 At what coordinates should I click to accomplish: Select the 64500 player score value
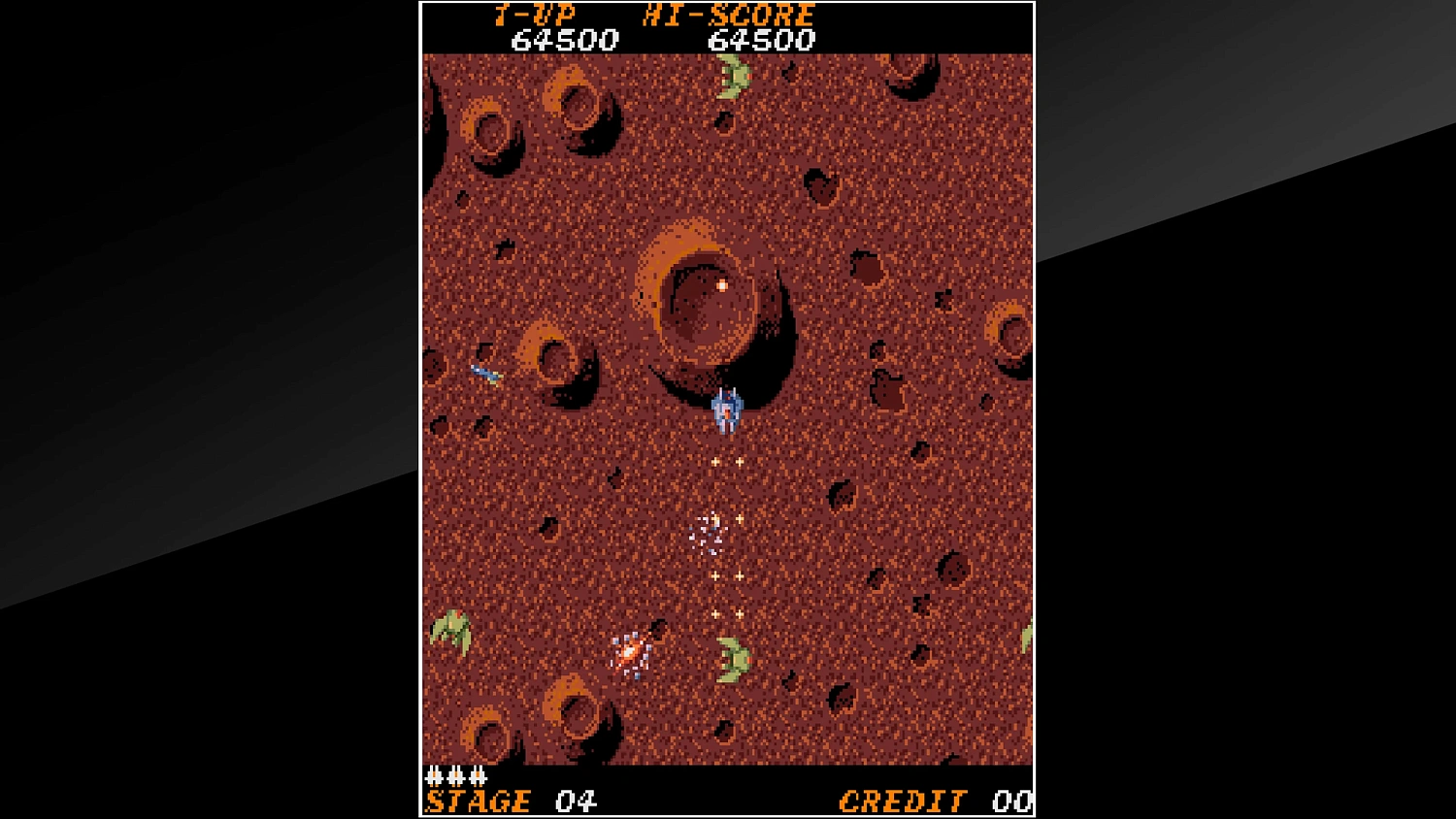pyautogui.click(x=564, y=41)
